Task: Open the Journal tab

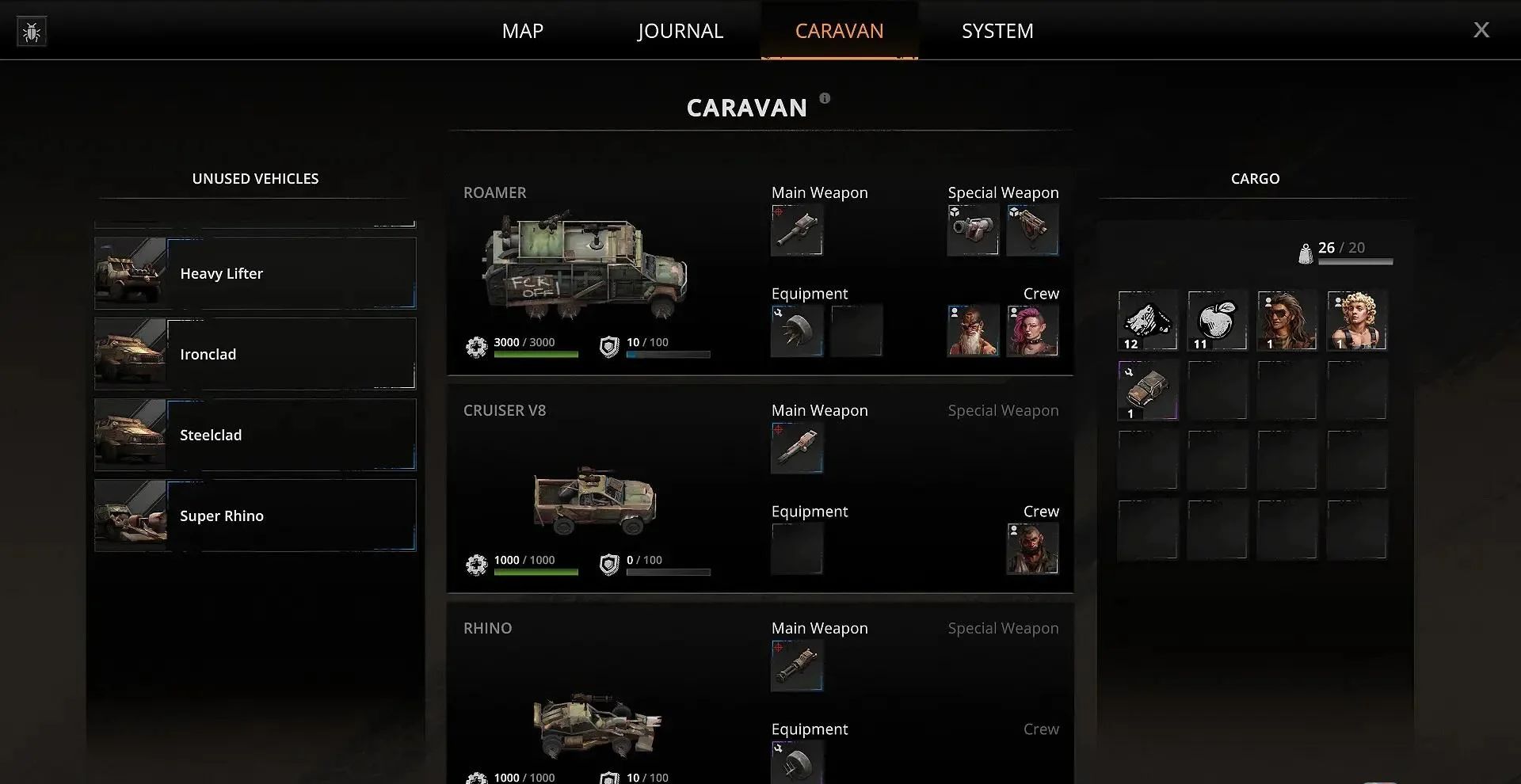Action: (x=680, y=31)
